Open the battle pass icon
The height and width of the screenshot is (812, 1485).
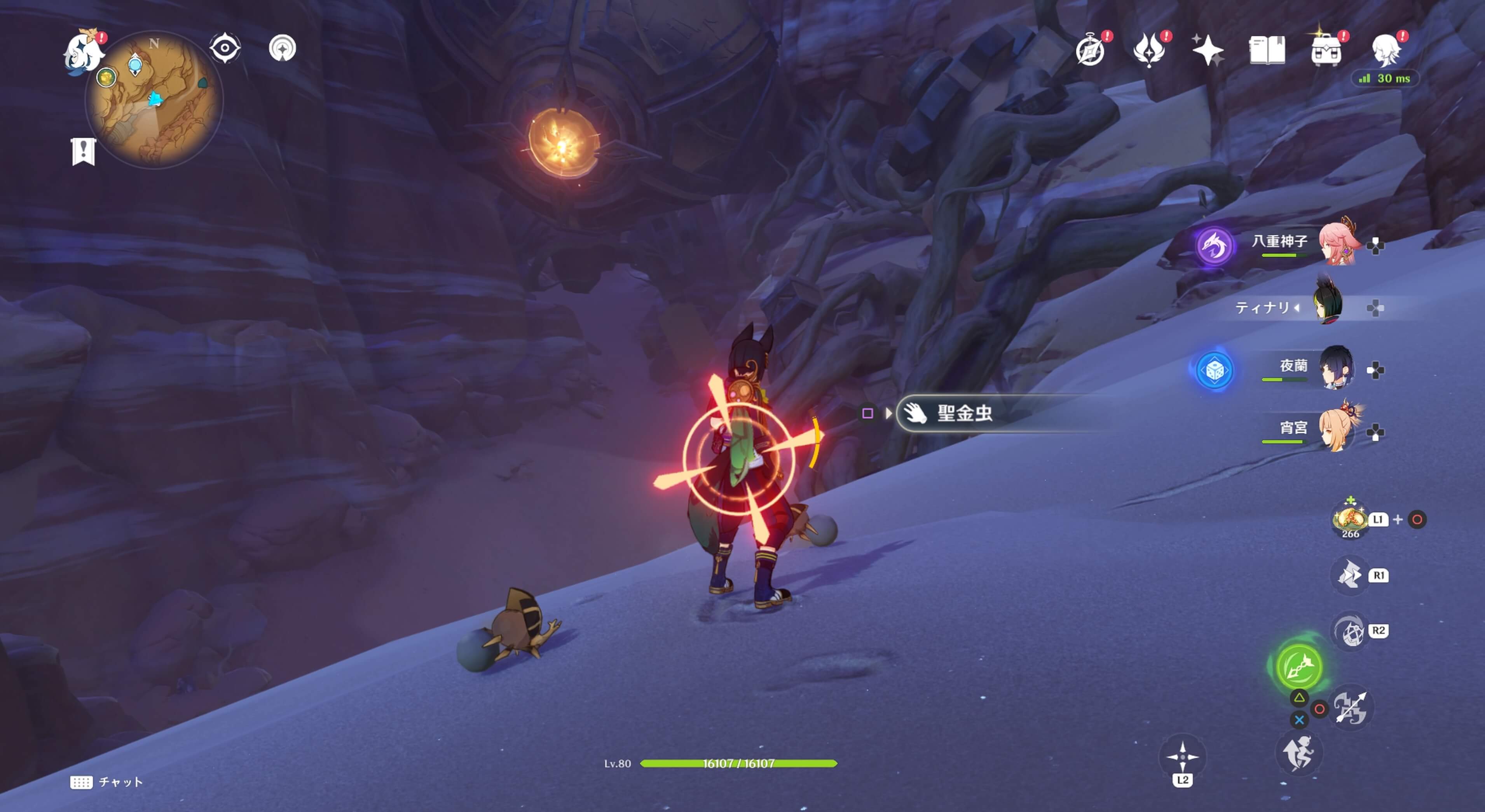pos(1149,50)
